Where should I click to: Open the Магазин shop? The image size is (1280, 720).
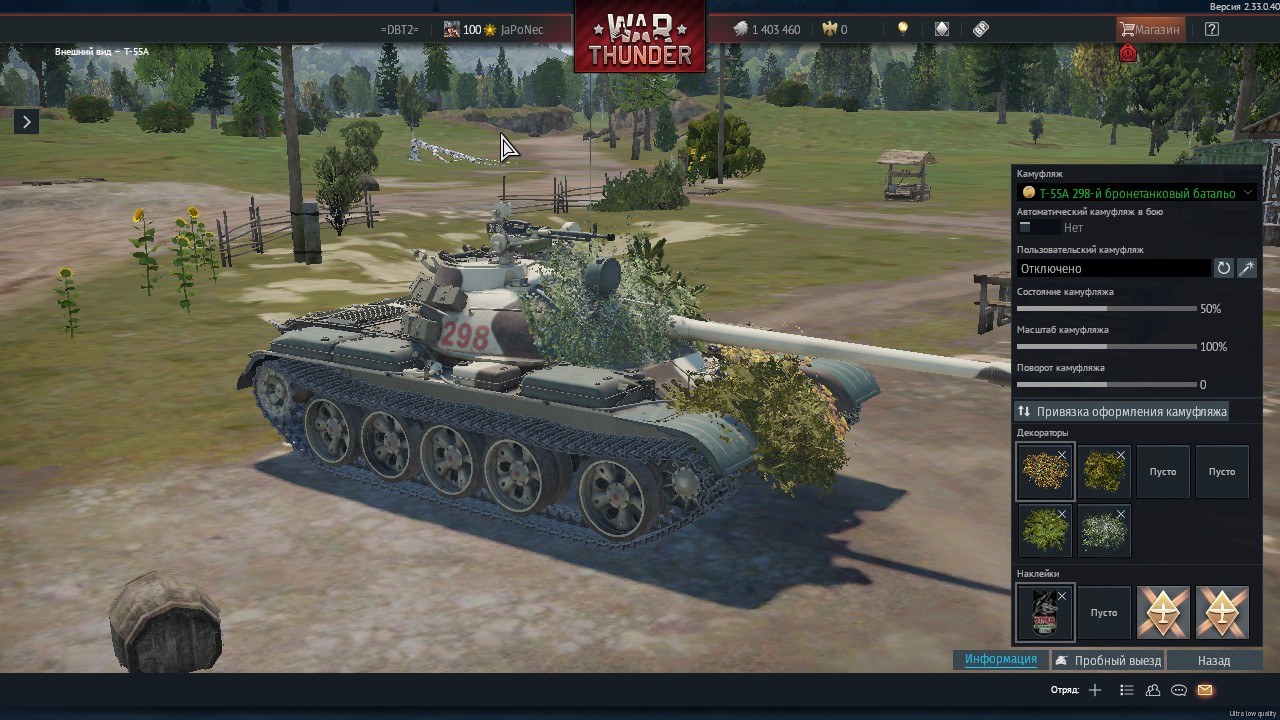(x=1149, y=29)
